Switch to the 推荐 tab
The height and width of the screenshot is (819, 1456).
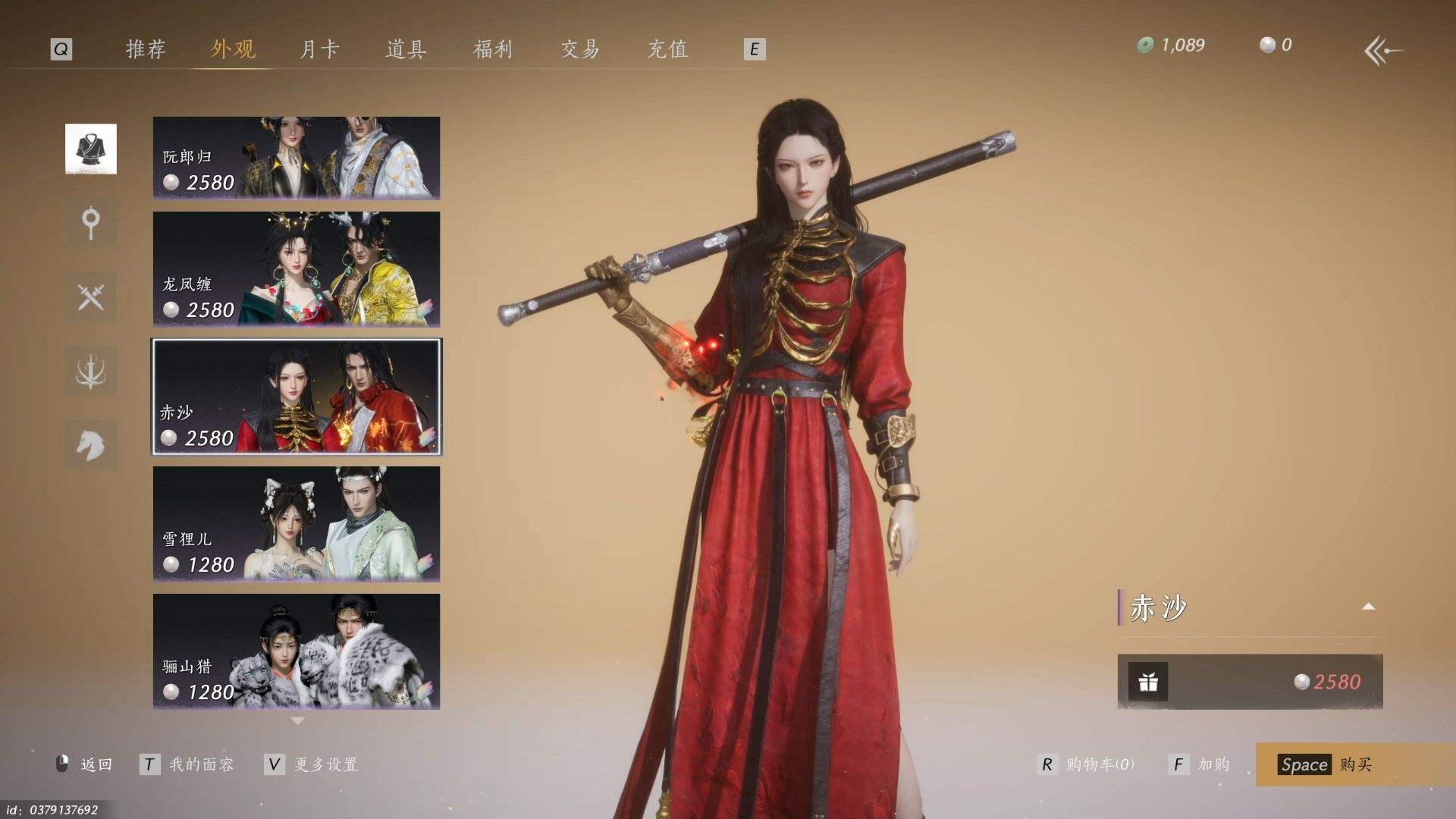(146, 49)
